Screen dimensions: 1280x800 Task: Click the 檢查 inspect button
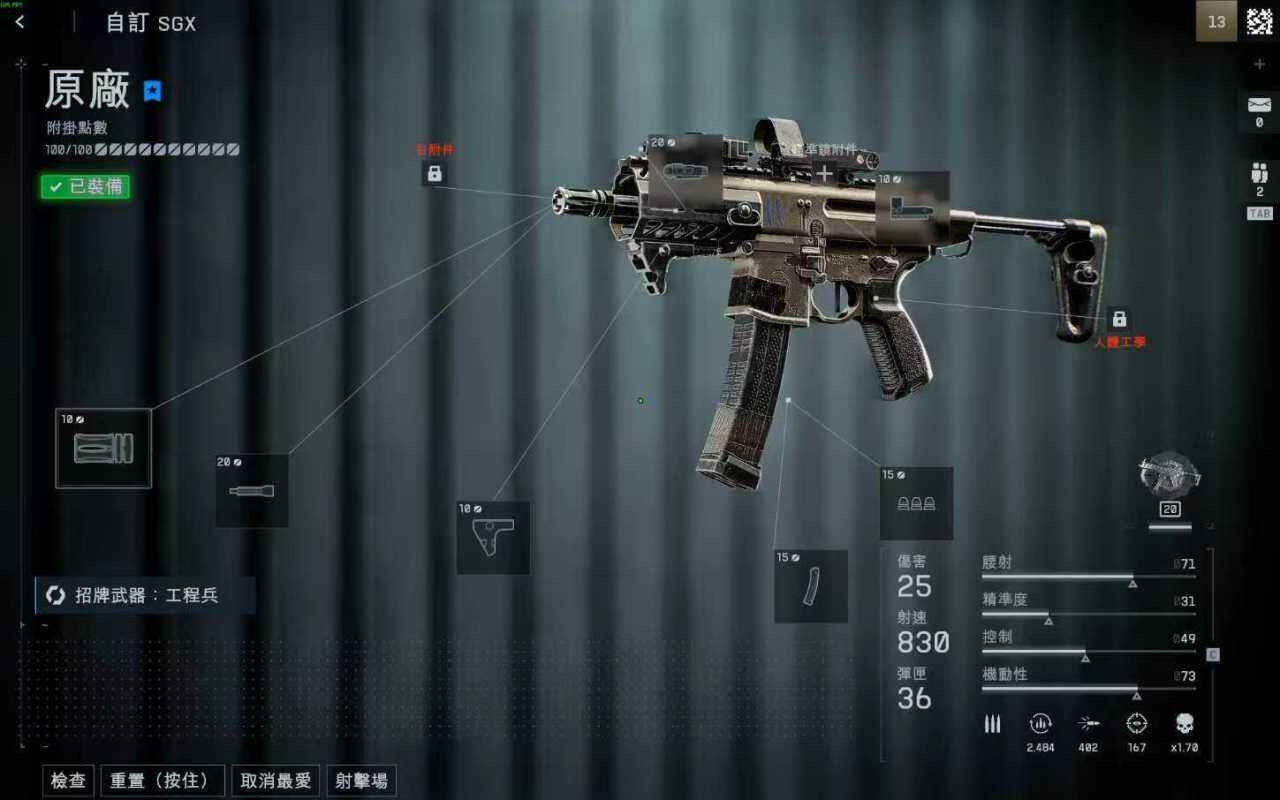coord(68,781)
